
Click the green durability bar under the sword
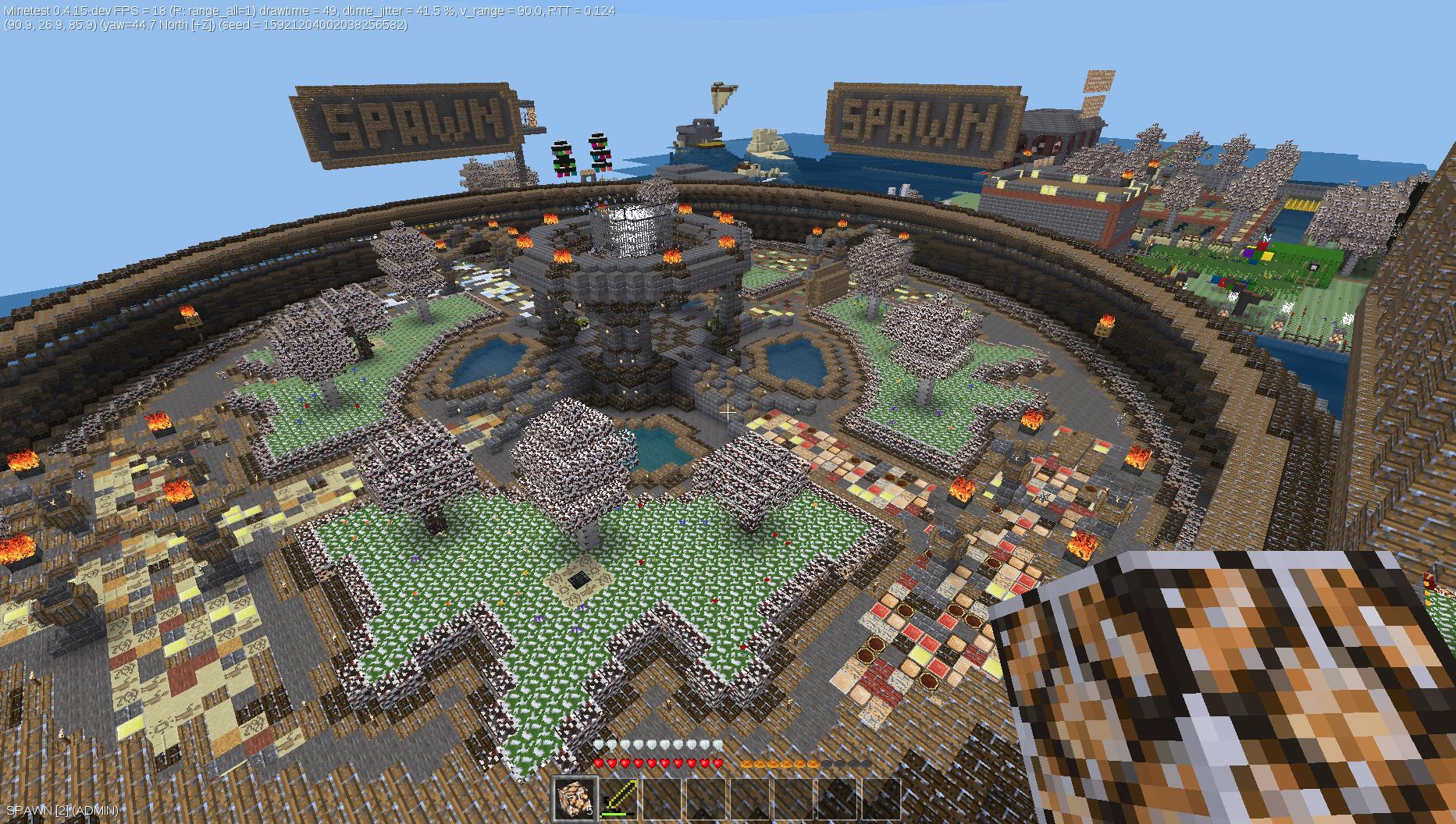click(615, 814)
